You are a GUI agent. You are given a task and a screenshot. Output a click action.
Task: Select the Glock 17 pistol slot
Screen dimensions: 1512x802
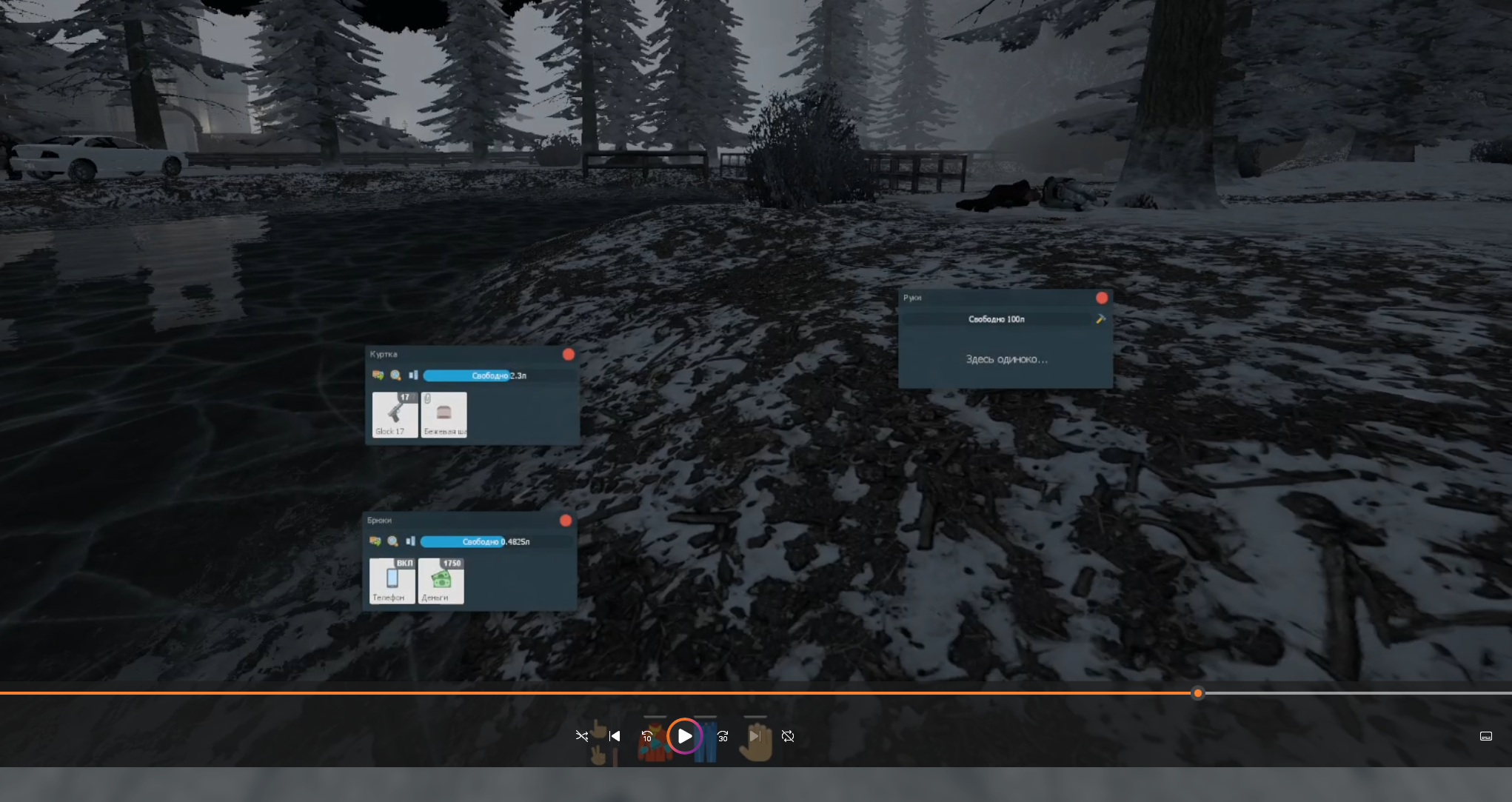395,415
